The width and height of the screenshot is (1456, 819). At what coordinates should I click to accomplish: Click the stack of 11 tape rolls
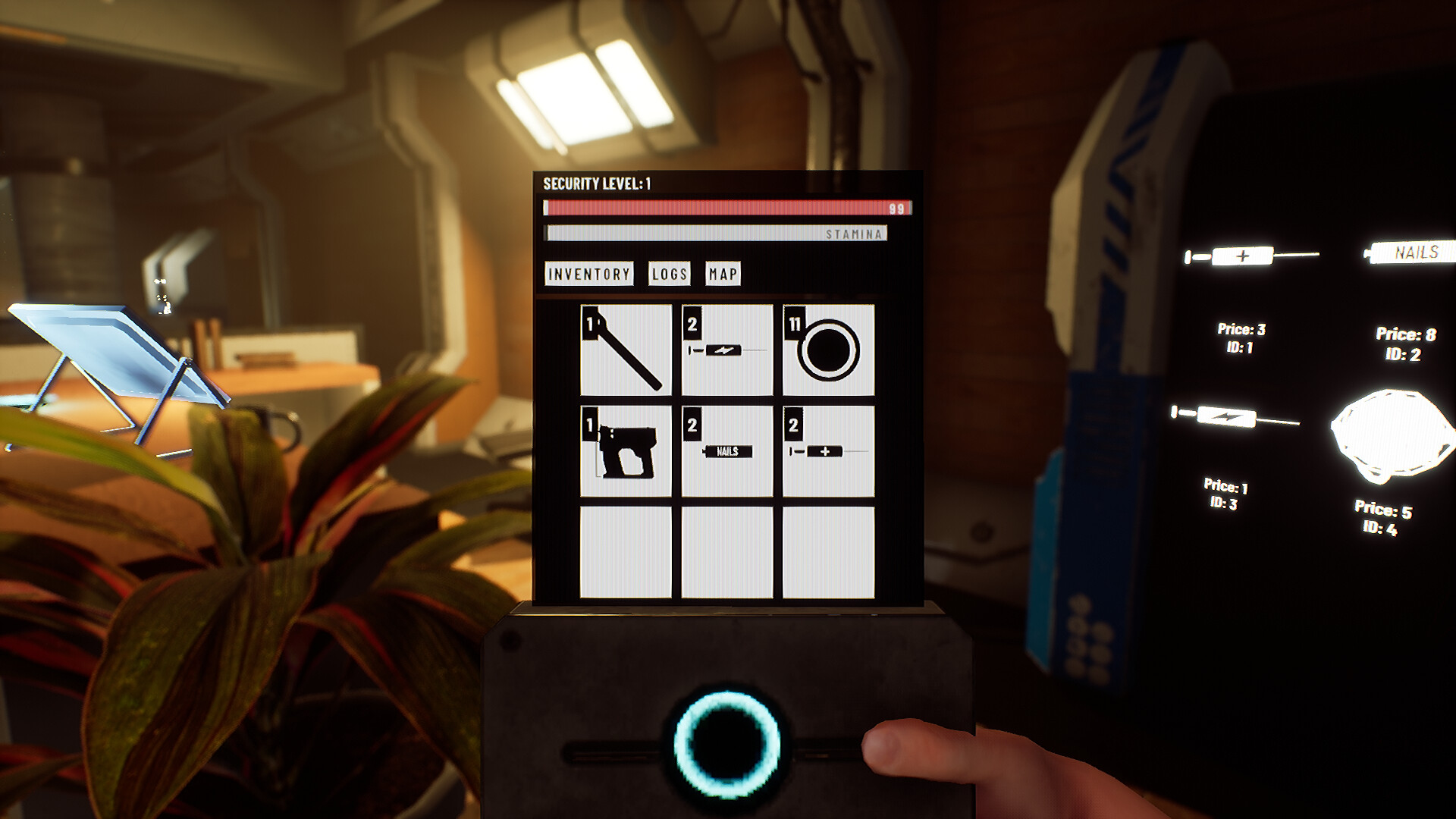pyautogui.click(x=827, y=350)
